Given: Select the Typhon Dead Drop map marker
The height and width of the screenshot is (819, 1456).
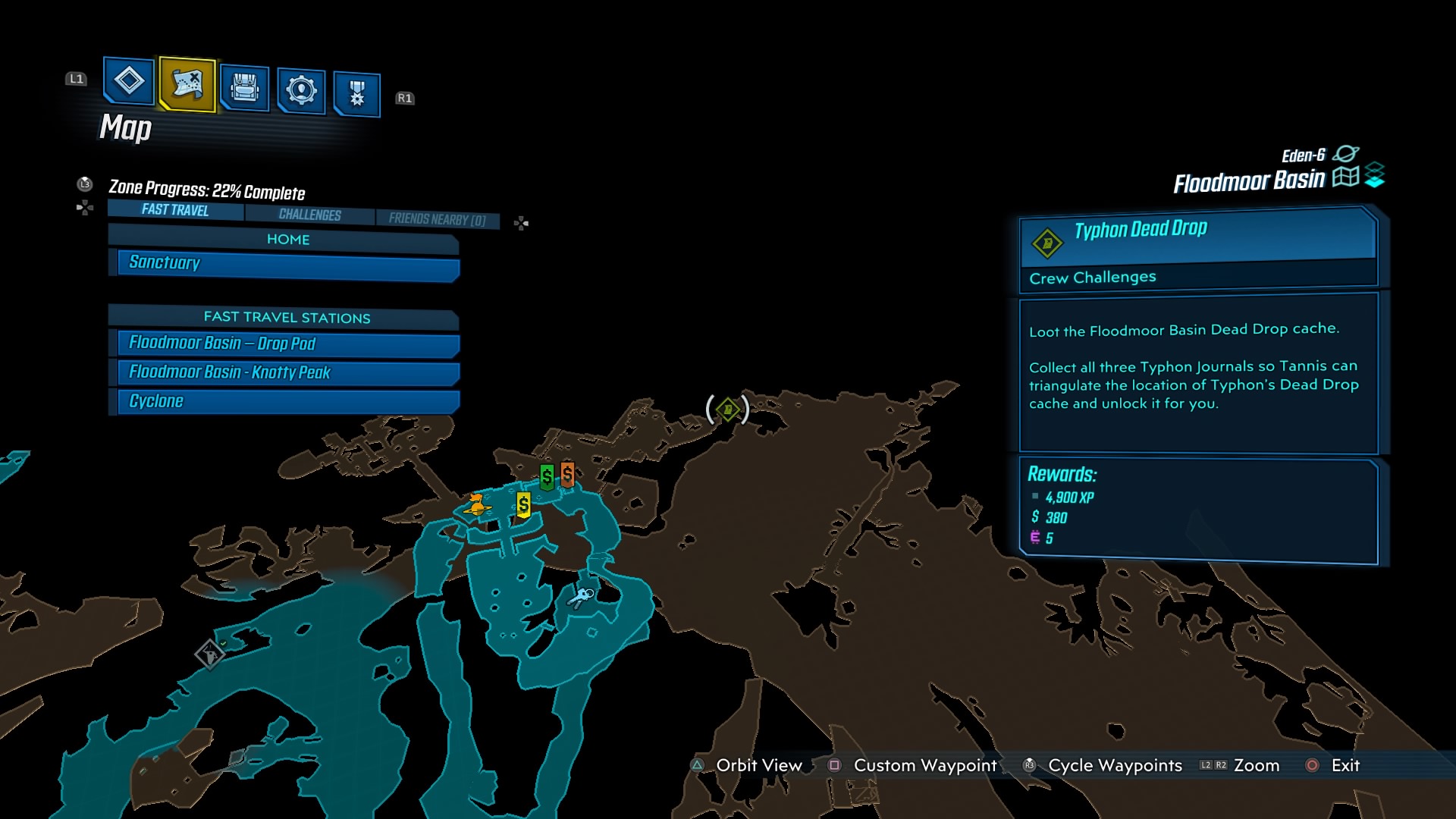Looking at the screenshot, I should click(728, 410).
